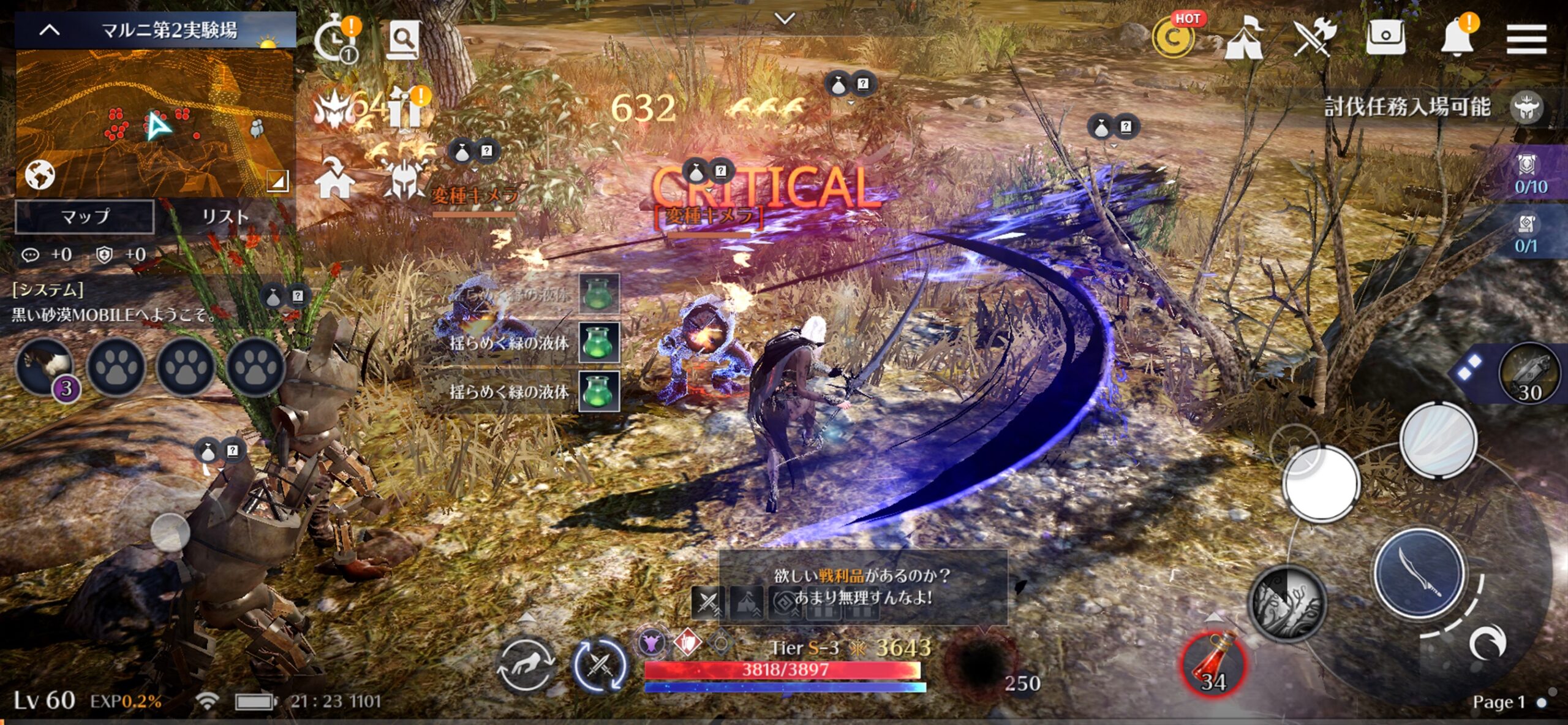Open the inventory bag icon
Screen dimensions: 1568x725
(1385, 38)
